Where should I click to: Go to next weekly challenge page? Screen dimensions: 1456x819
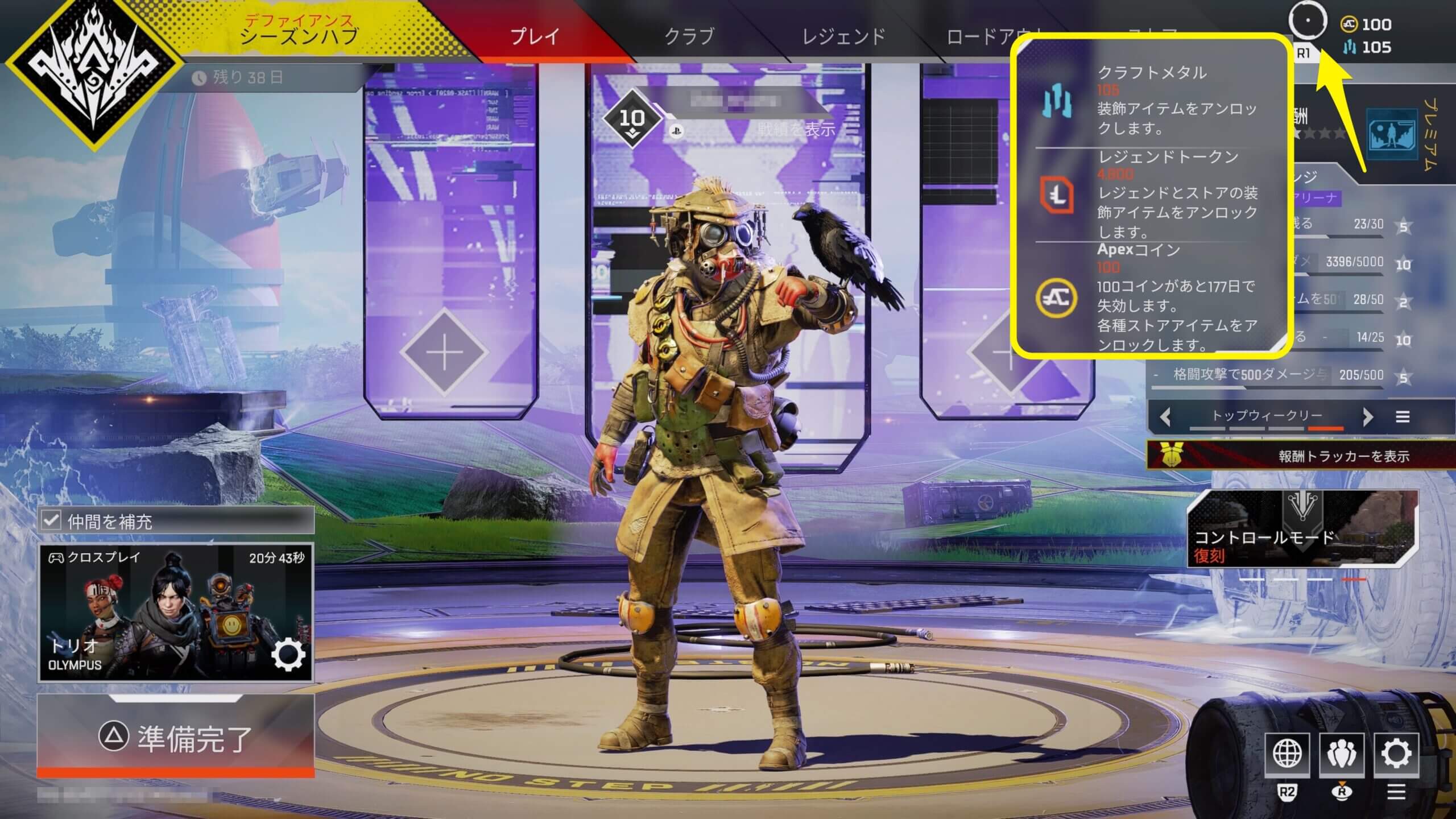point(1368,417)
